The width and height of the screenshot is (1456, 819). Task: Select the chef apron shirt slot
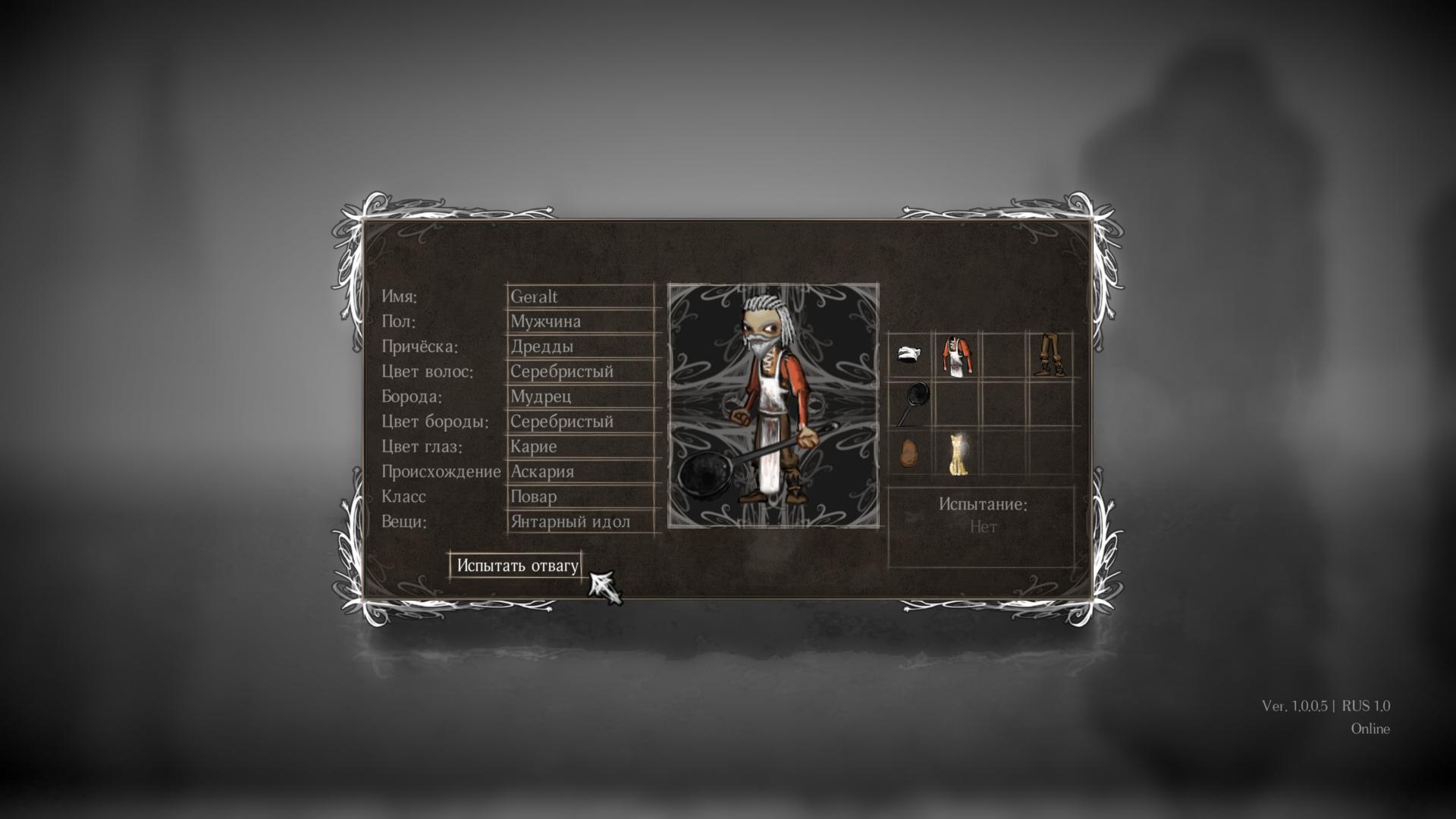coord(957,356)
